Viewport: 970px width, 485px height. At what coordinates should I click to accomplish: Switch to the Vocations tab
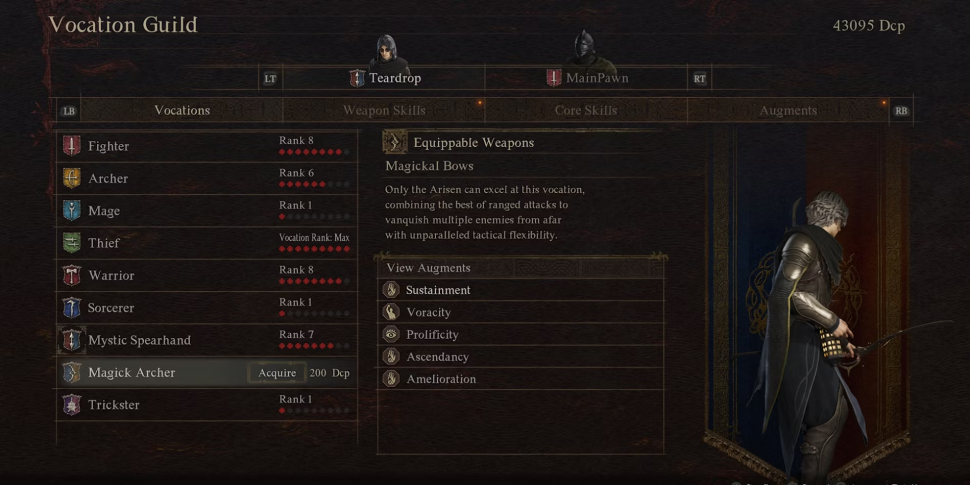click(x=182, y=110)
